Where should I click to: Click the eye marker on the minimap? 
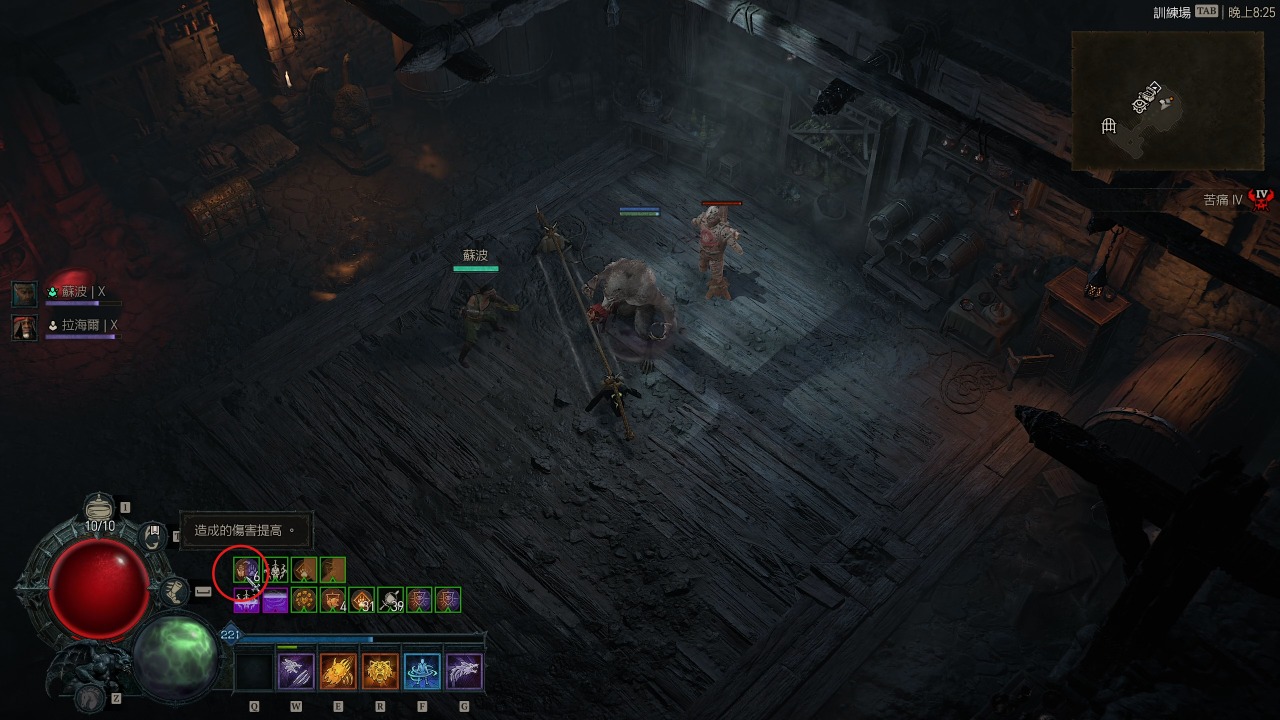tap(1140, 103)
